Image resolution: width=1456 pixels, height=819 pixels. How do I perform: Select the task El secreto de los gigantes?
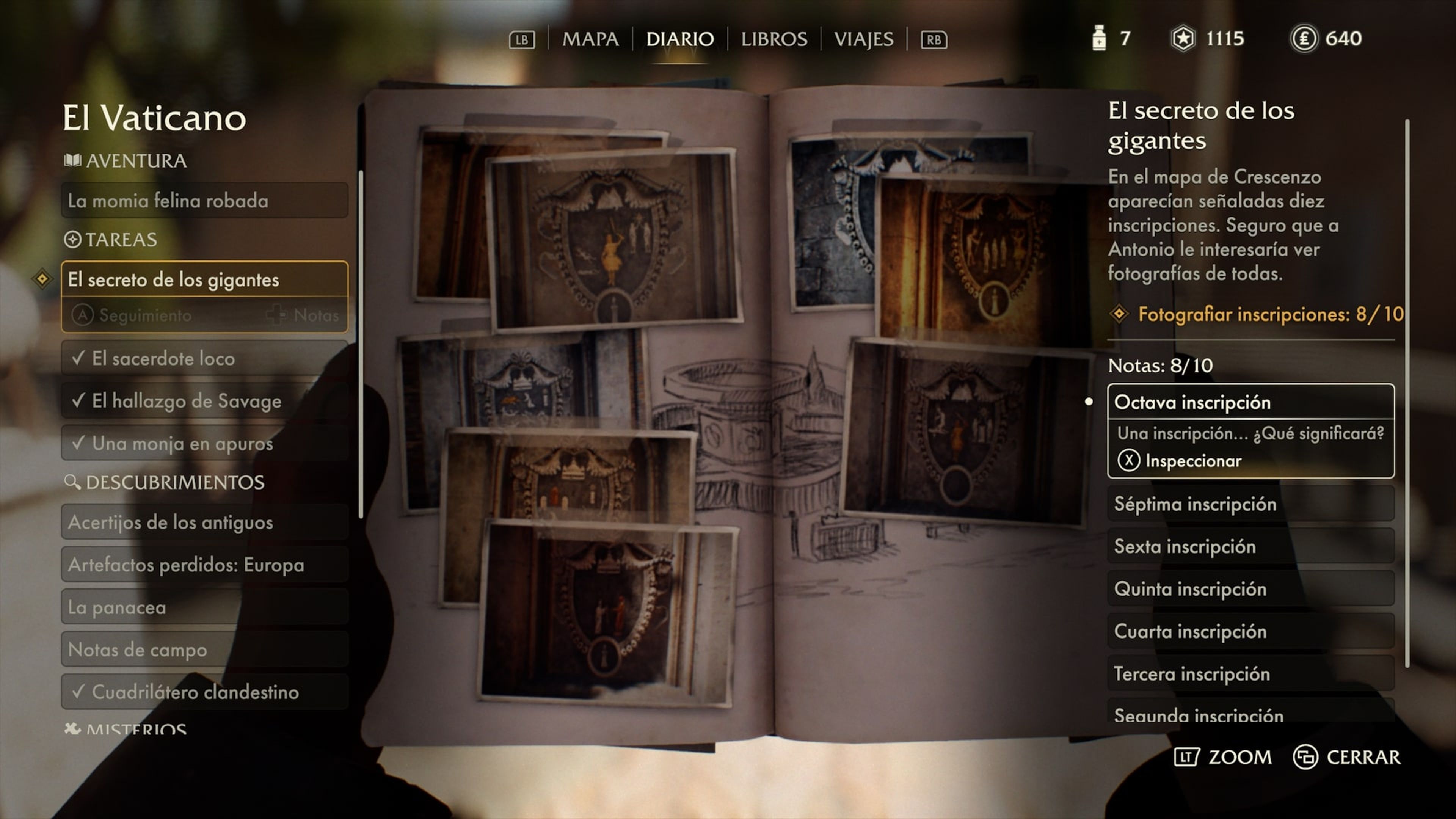(x=204, y=280)
